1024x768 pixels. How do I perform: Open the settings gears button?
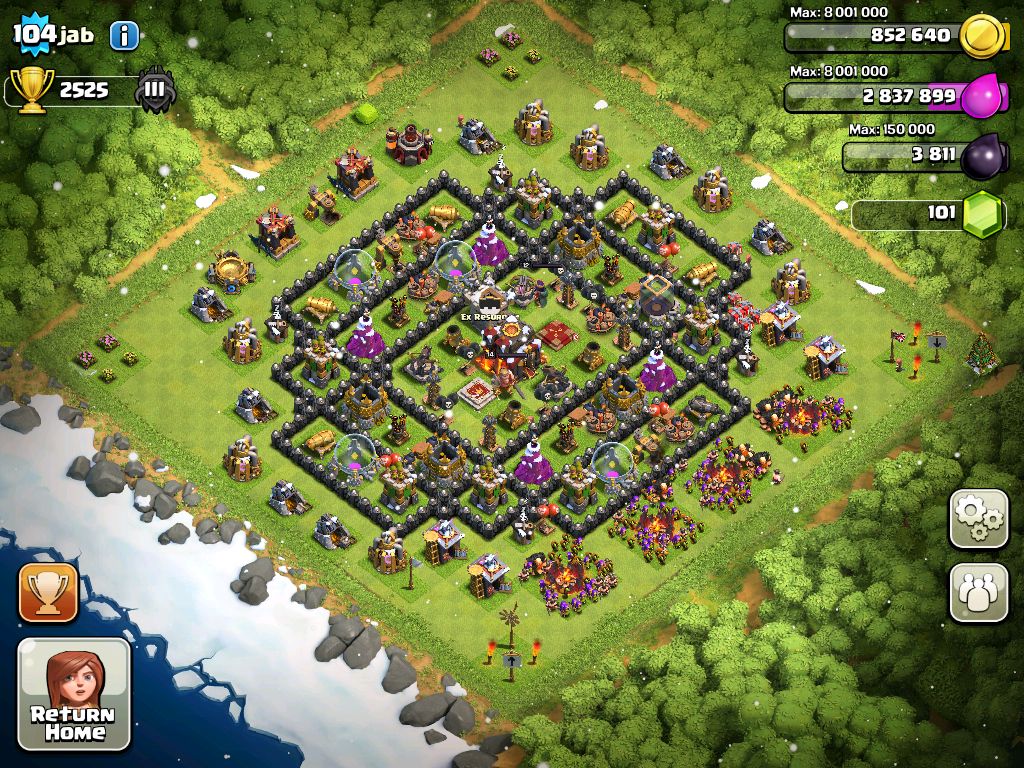click(978, 519)
